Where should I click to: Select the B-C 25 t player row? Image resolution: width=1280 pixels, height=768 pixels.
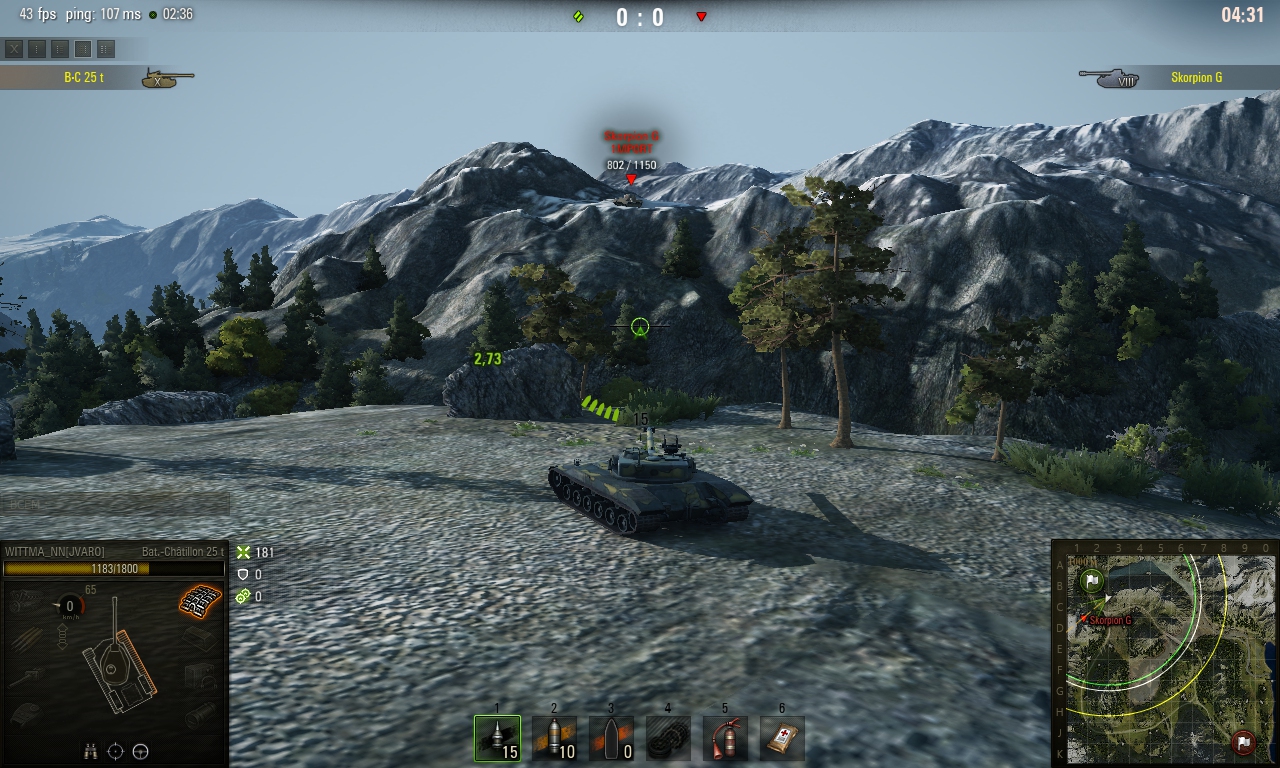(97, 78)
